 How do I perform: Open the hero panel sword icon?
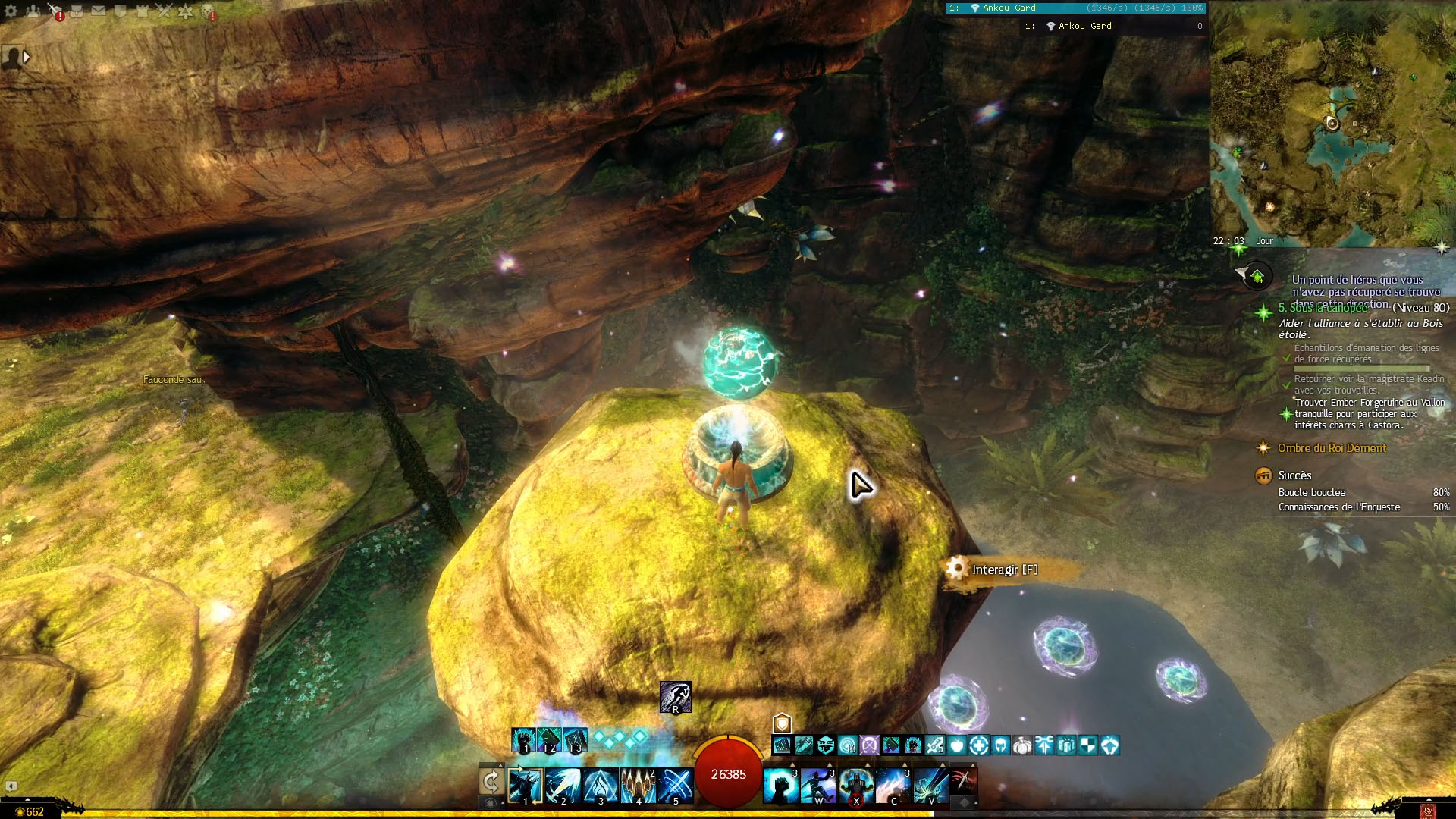(x=55, y=11)
